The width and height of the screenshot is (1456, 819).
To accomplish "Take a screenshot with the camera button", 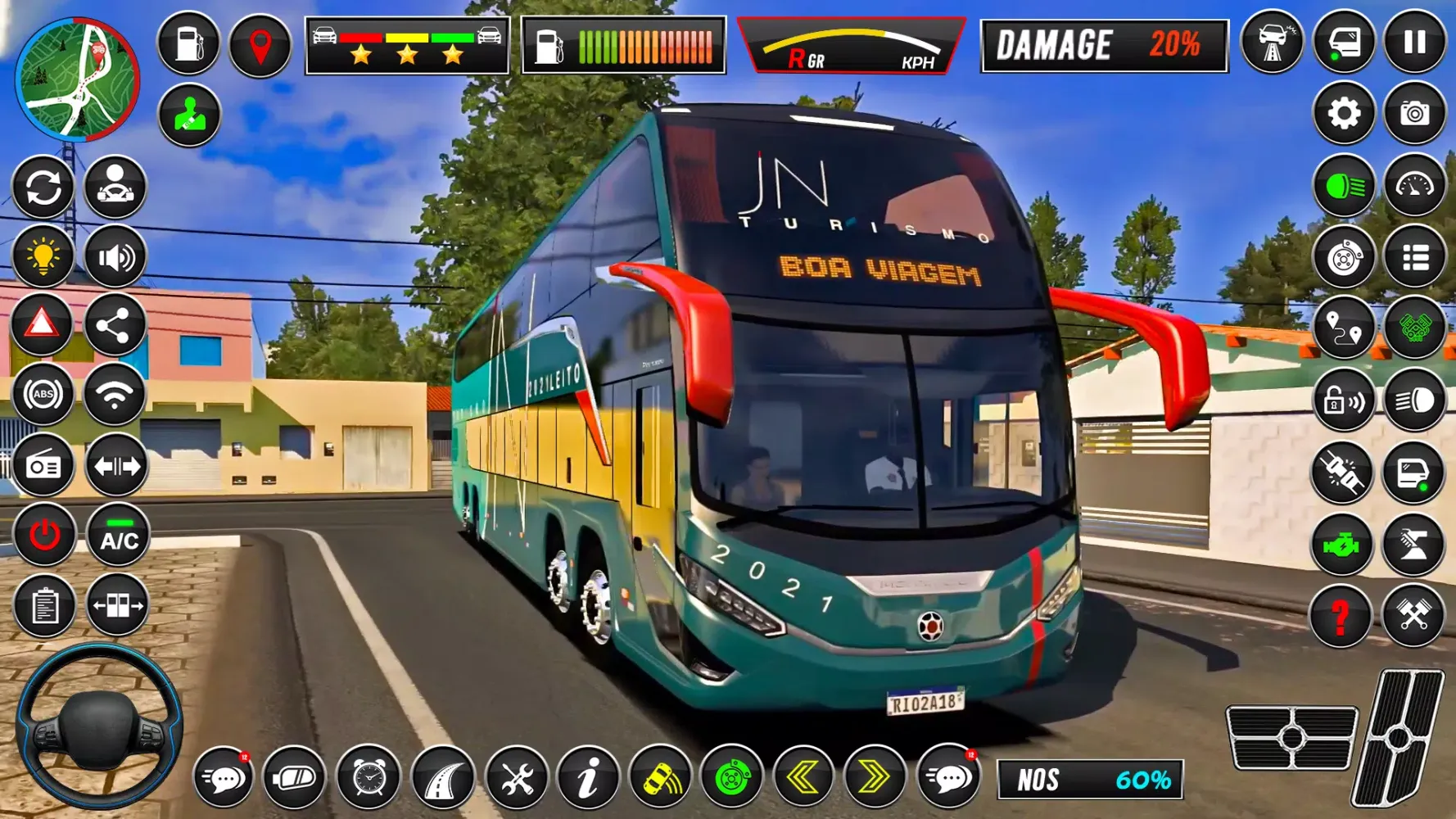I will click(x=1414, y=114).
